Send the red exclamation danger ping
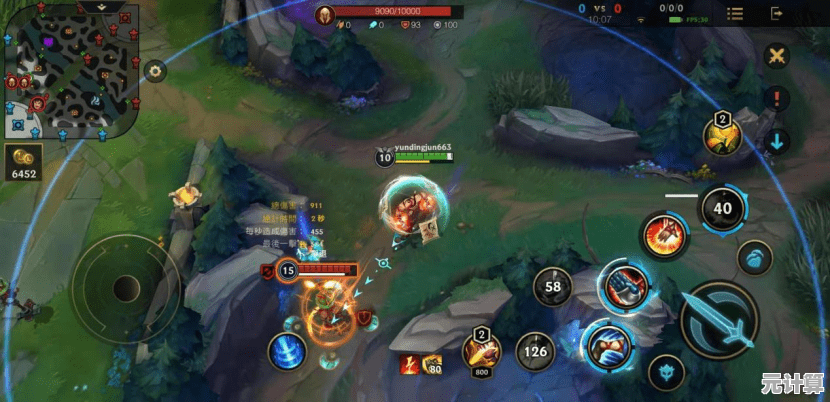The height and width of the screenshot is (402, 830). [776, 98]
